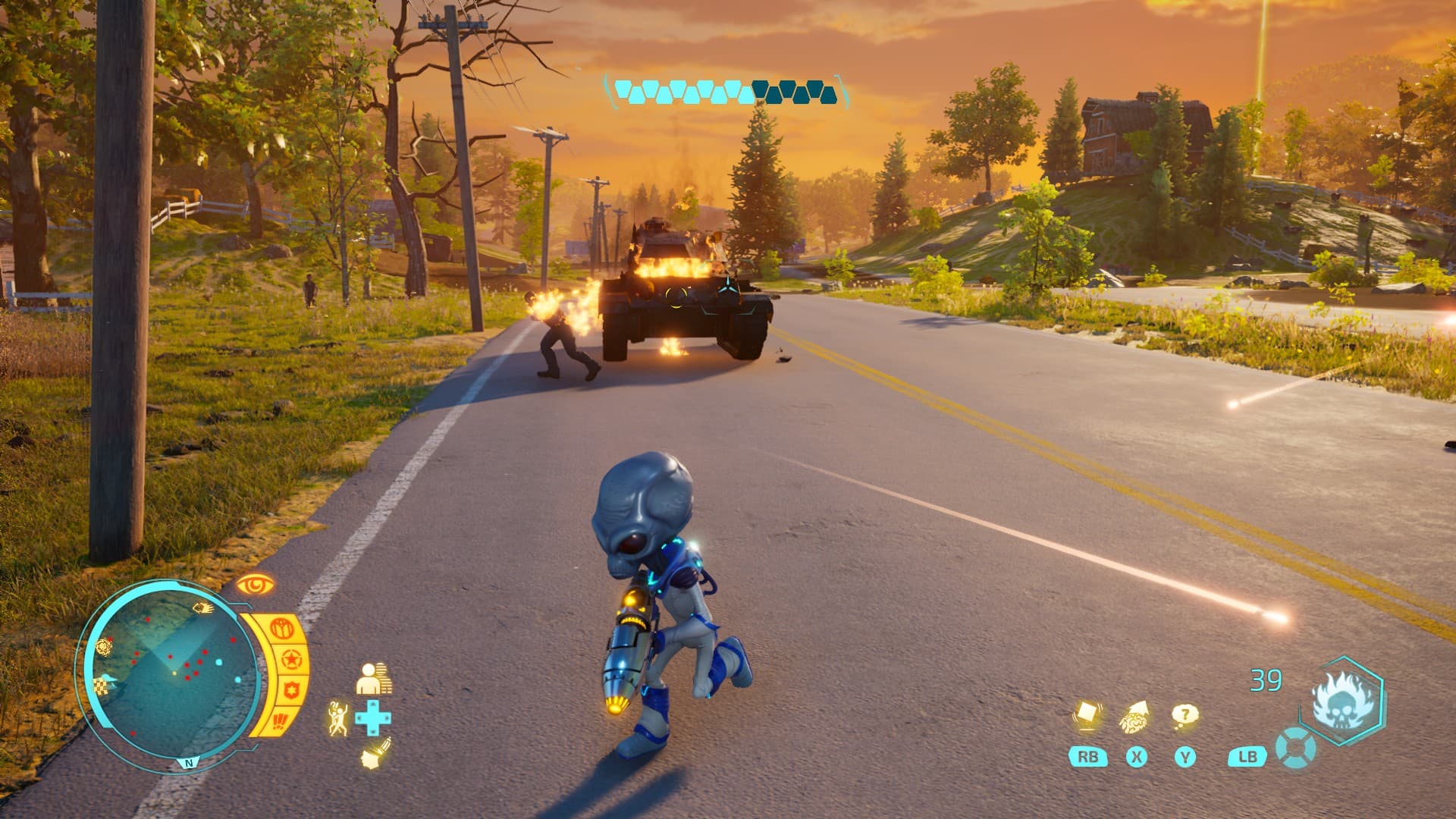
Task: Click the police badge alert-level segment
Action: click(x=291, y=691)
